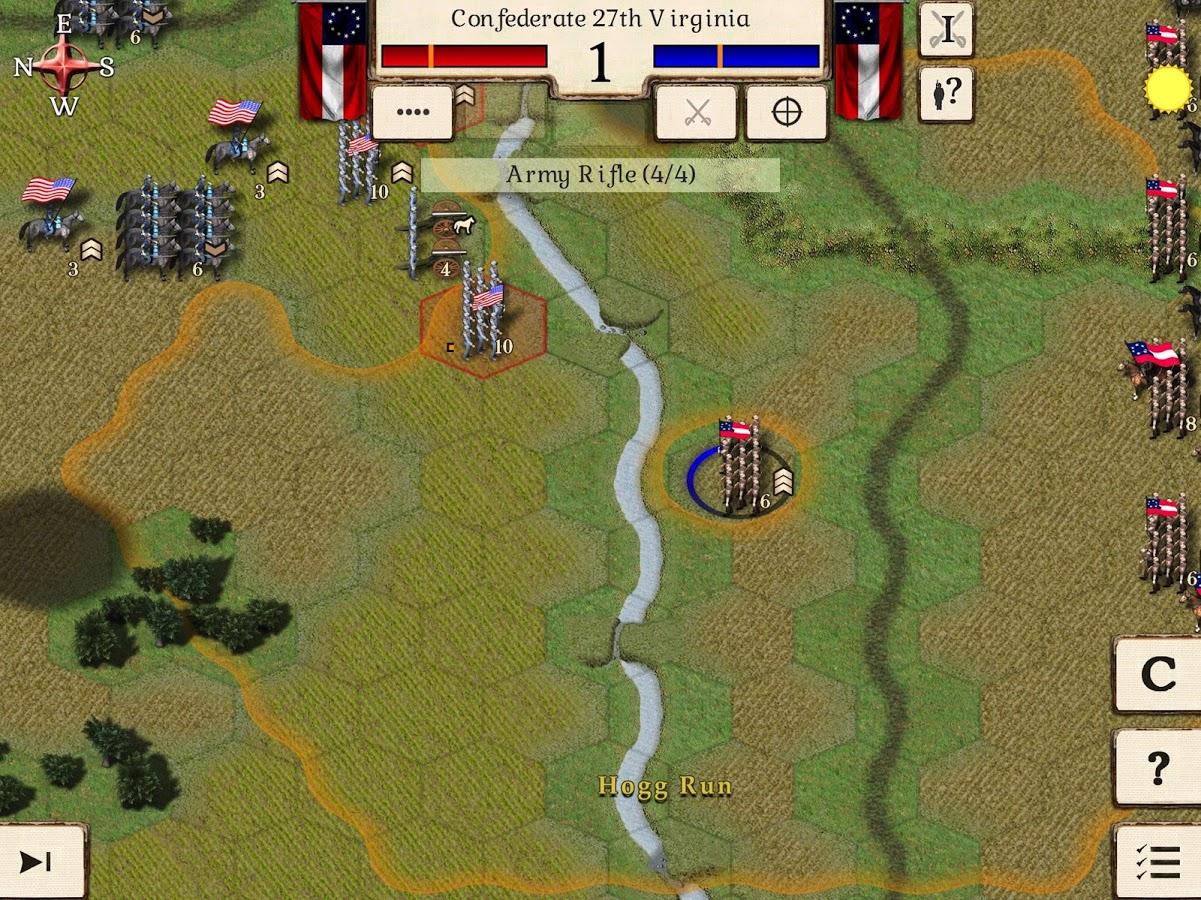The width and height of the screenshot is (1201, 900).
Task: Click the large 'C' button
Action: coord(1158,675)
